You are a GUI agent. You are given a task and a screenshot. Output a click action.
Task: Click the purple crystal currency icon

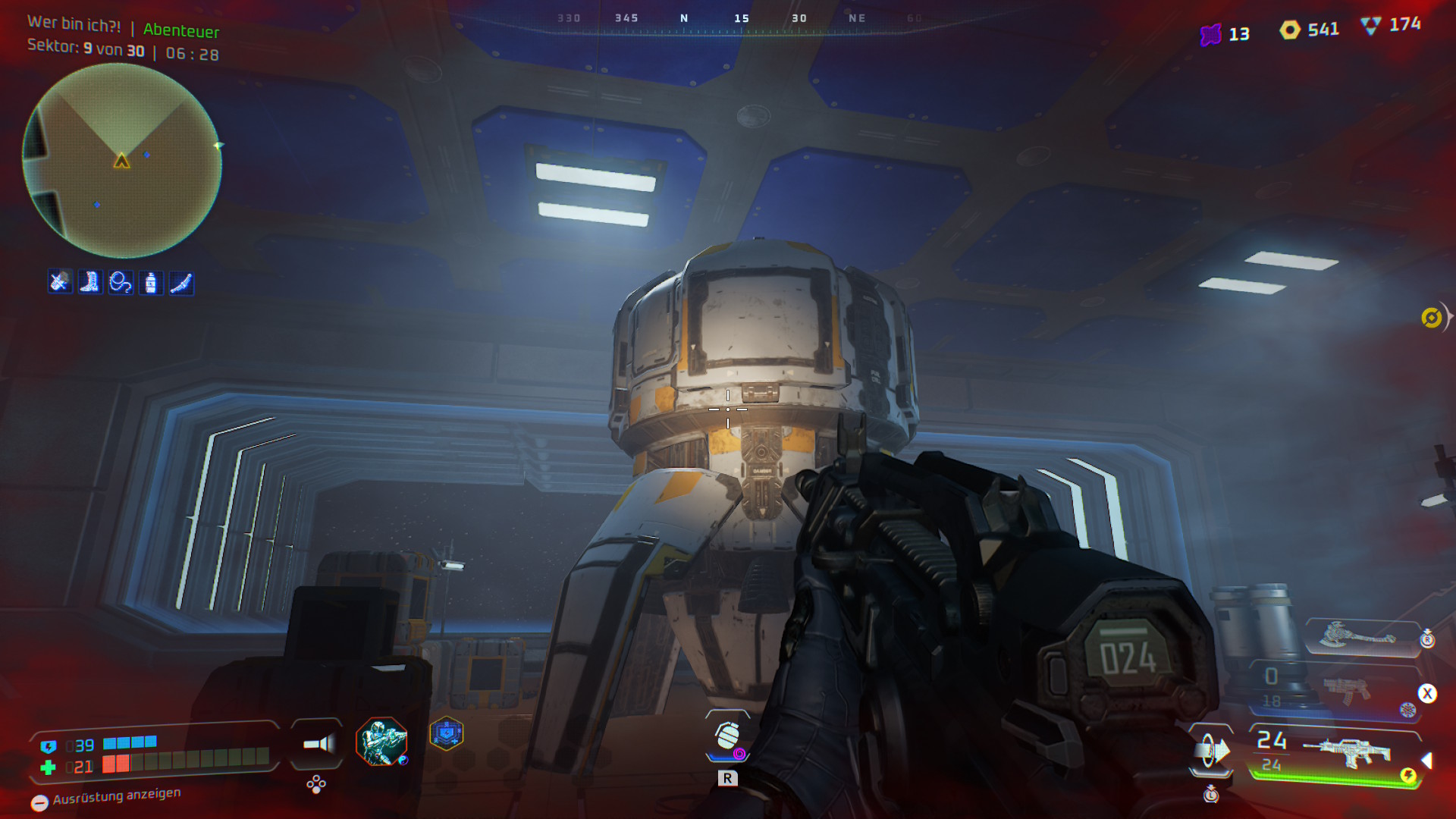1211,34
